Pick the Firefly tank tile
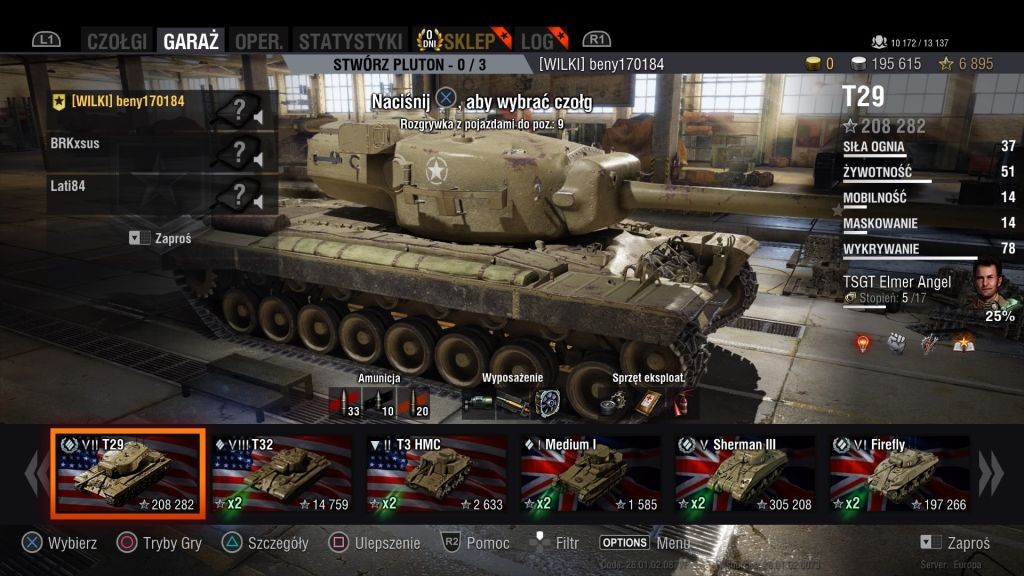This screenshot has height=576, width=1024. click(899, 474)
